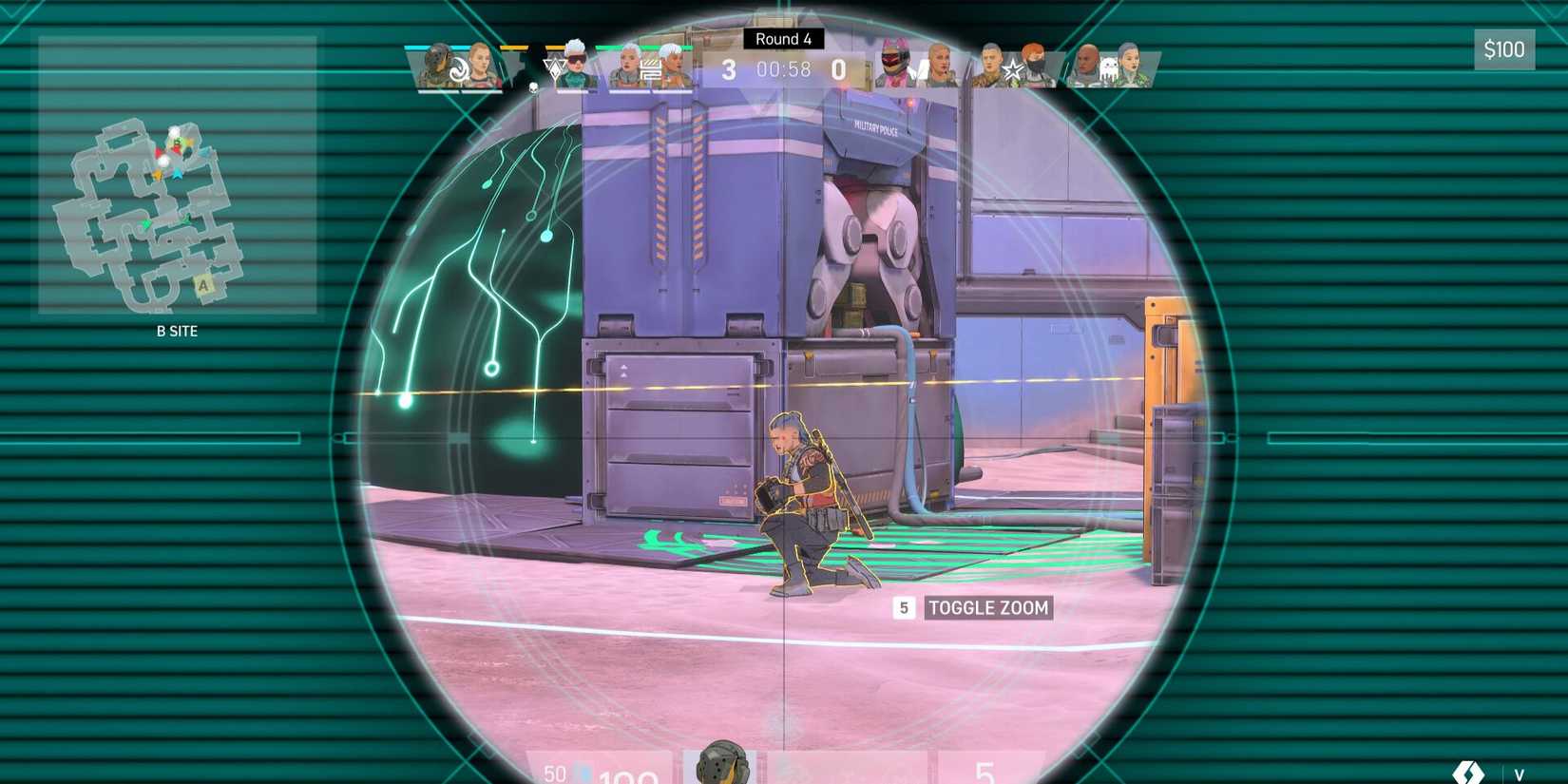
Task: Click the pink helmet player portrait
Action: point(893,61)
